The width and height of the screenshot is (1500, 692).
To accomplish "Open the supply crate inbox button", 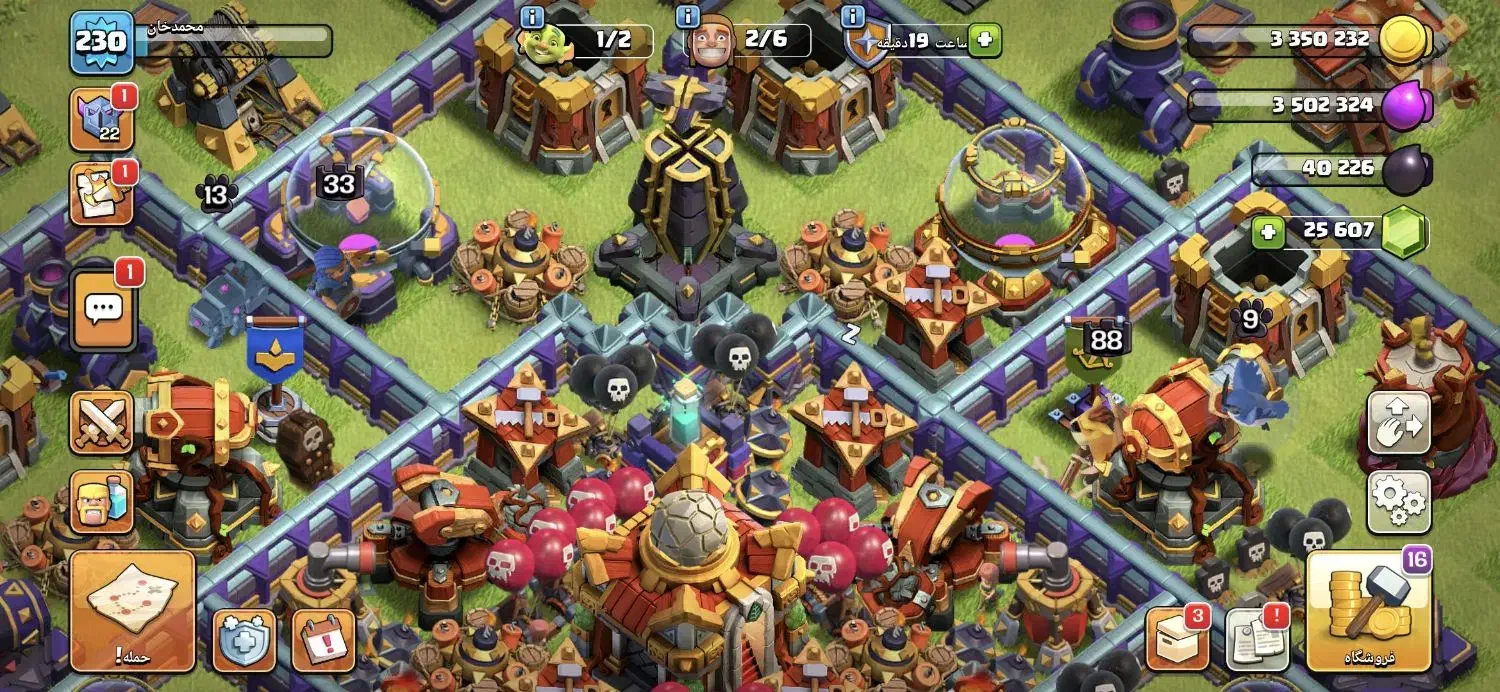I will [x=1177, y=639].
